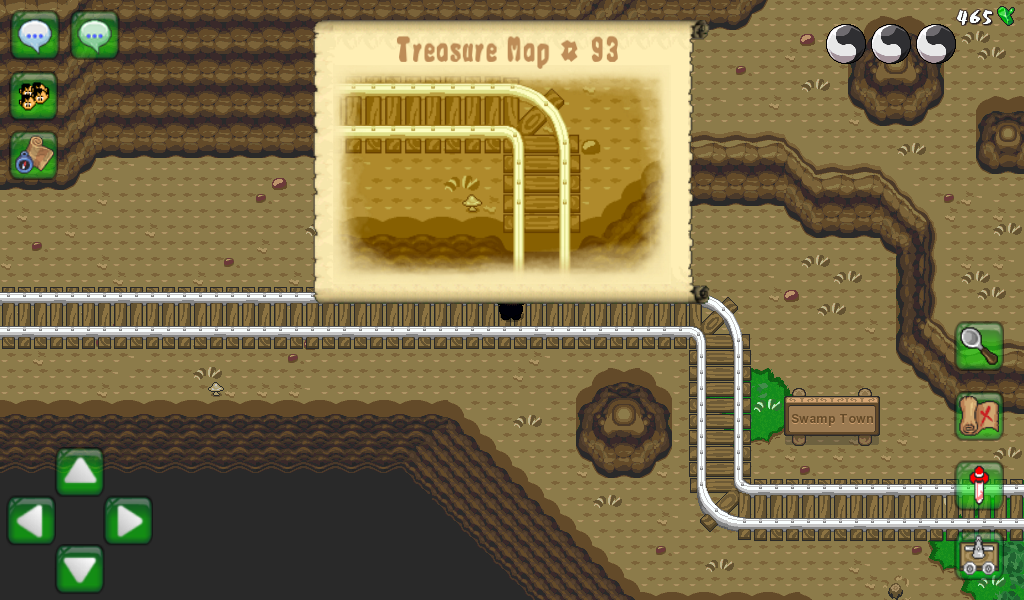The width and height of the screenshot is (1024, 600).
Task: Show the players list with faces icon
Action: 35,96
